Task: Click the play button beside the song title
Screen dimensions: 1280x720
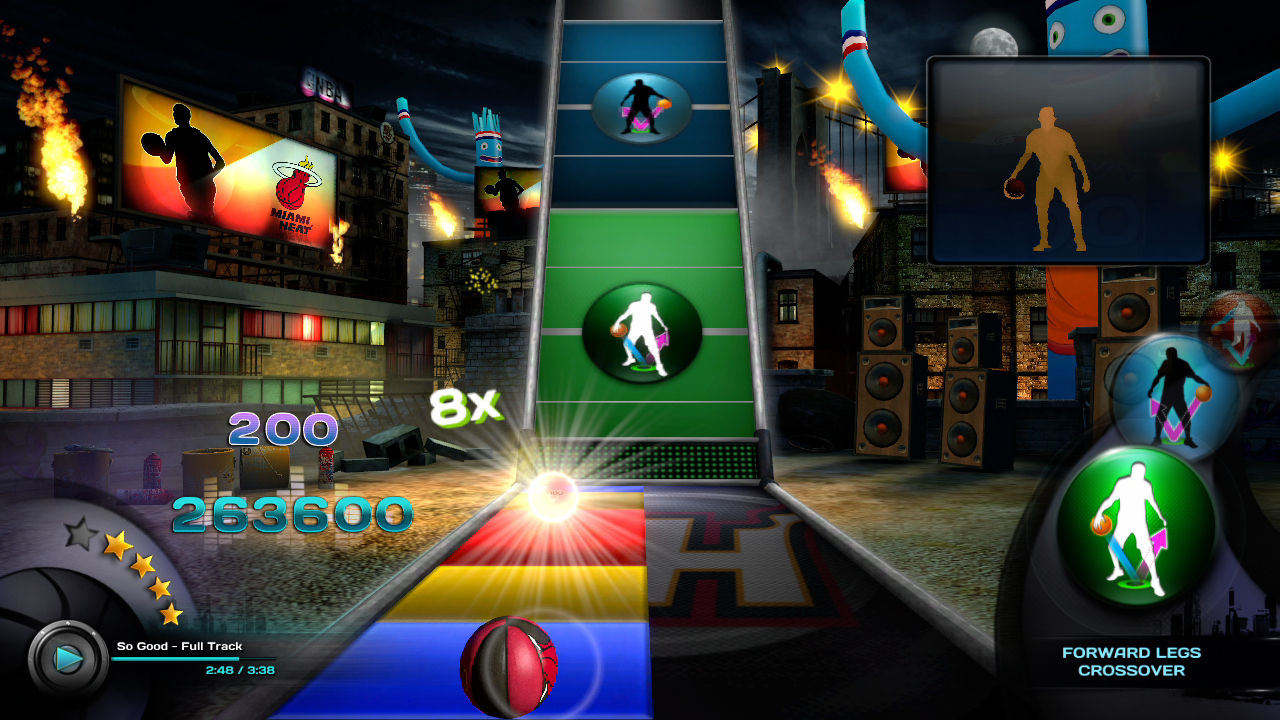Action: [68, 659]
